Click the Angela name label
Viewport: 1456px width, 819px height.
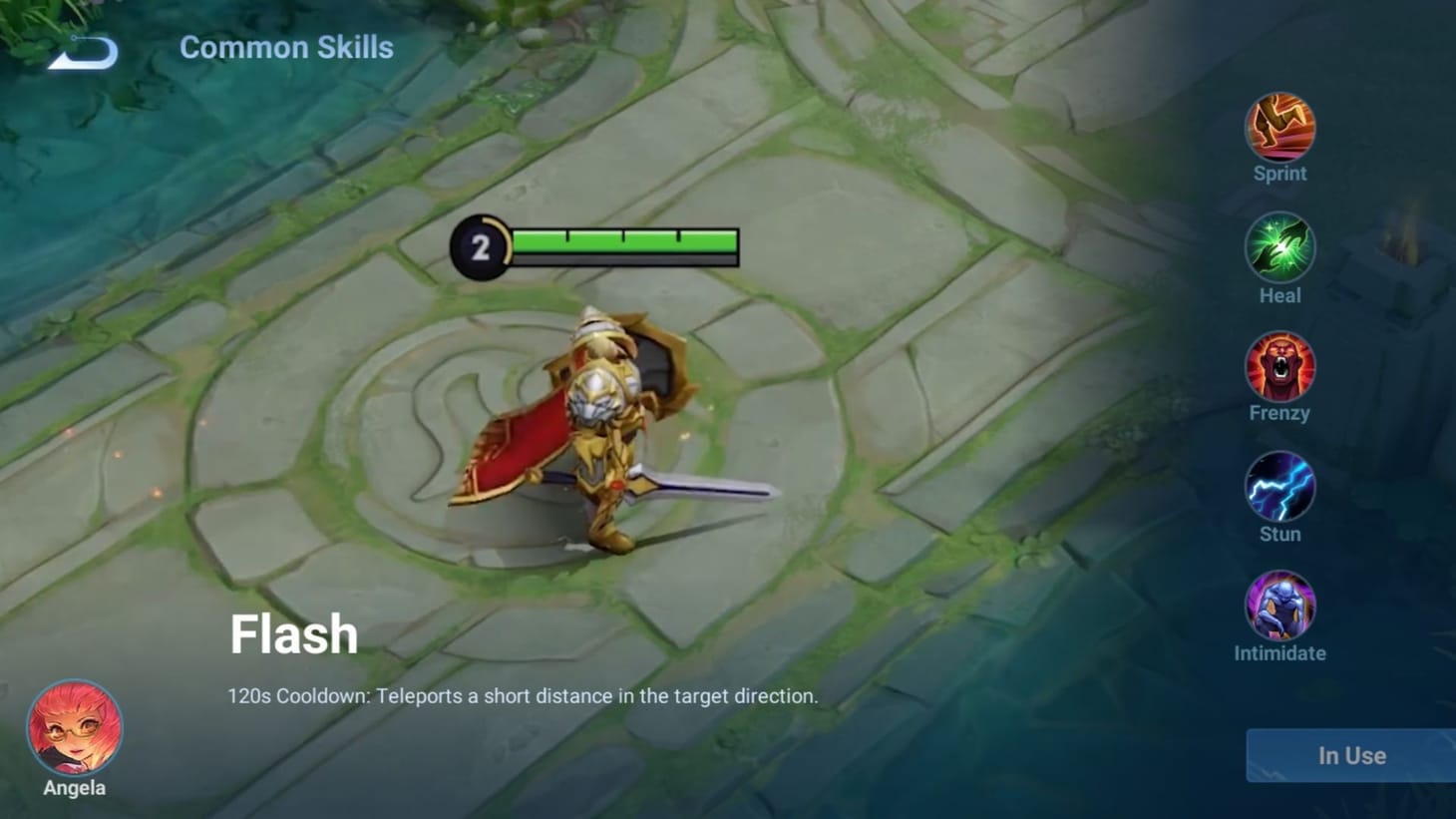[x=74, y=787]
